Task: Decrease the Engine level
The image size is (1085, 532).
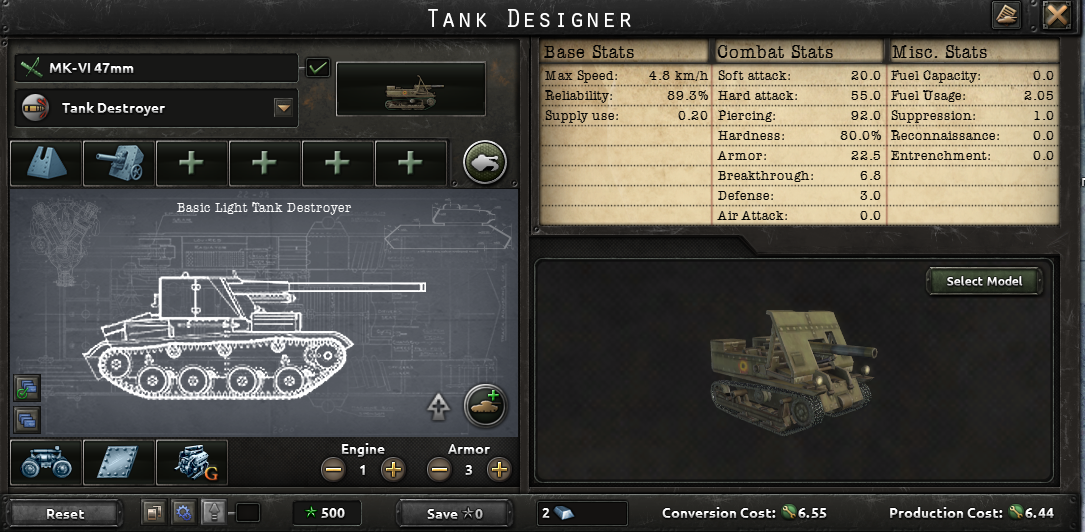Action: tap(334, 469)
